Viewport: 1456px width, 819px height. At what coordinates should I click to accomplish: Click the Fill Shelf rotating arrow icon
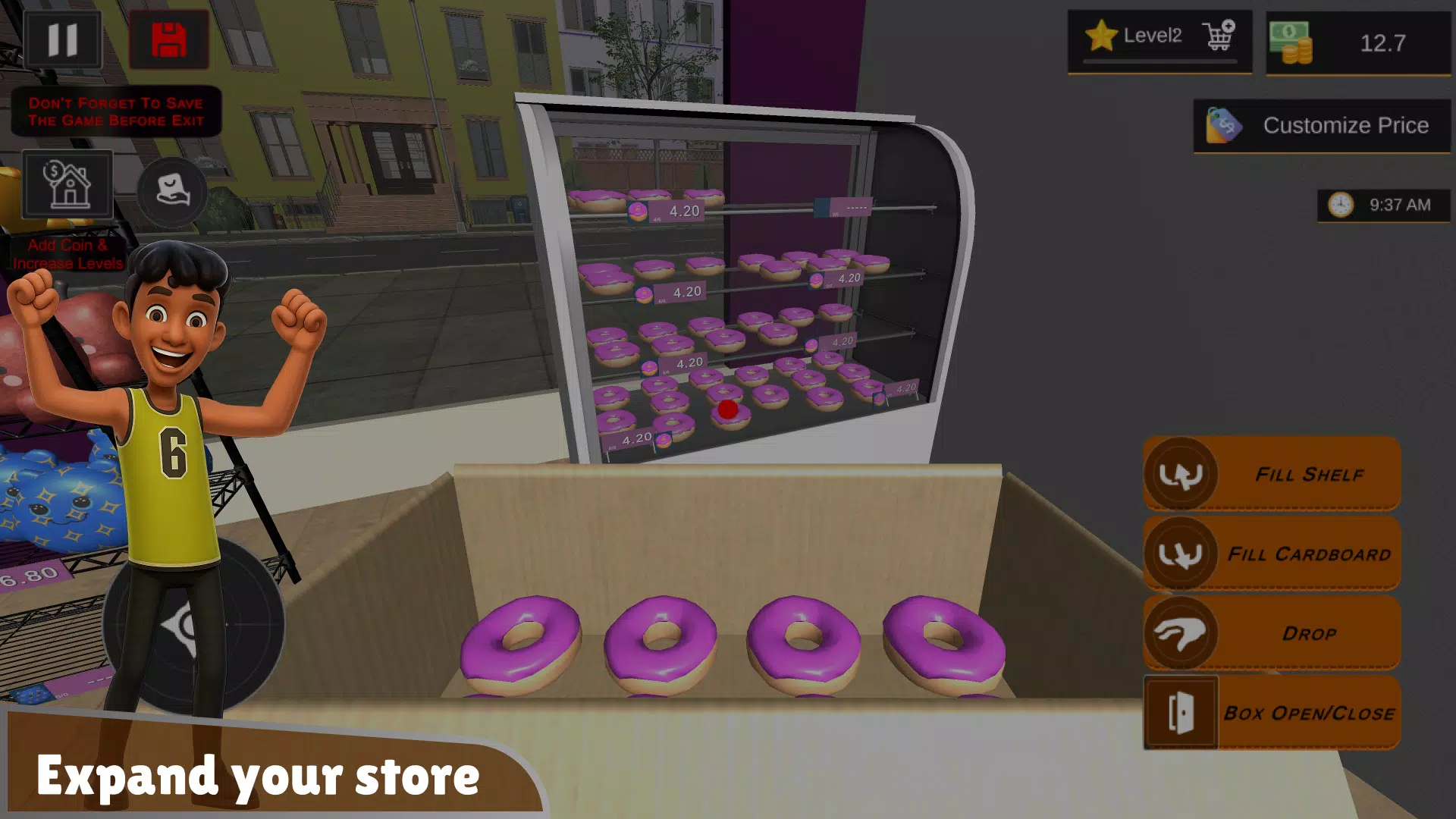coord(1180,475)
